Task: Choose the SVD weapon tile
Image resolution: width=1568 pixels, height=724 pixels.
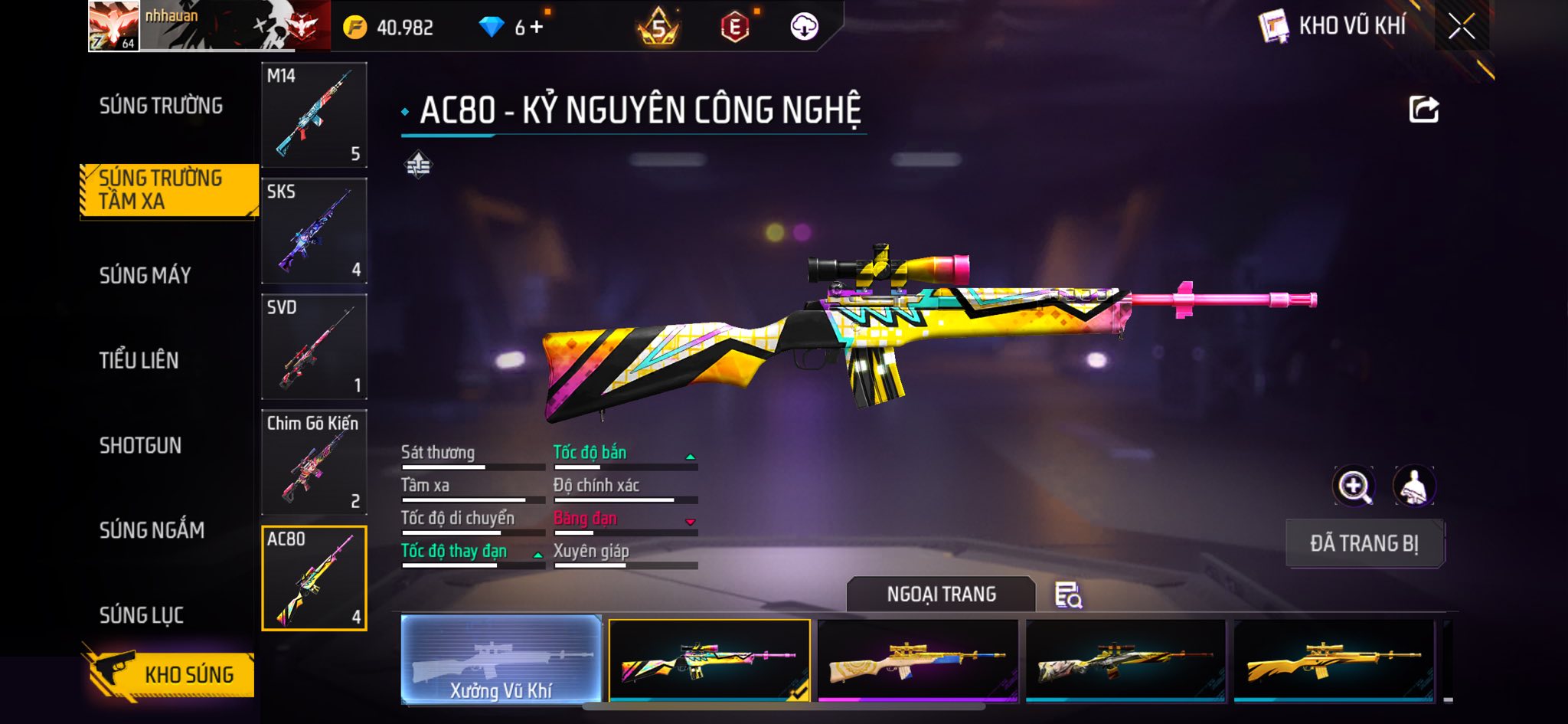Action: [x=314, y=346]
